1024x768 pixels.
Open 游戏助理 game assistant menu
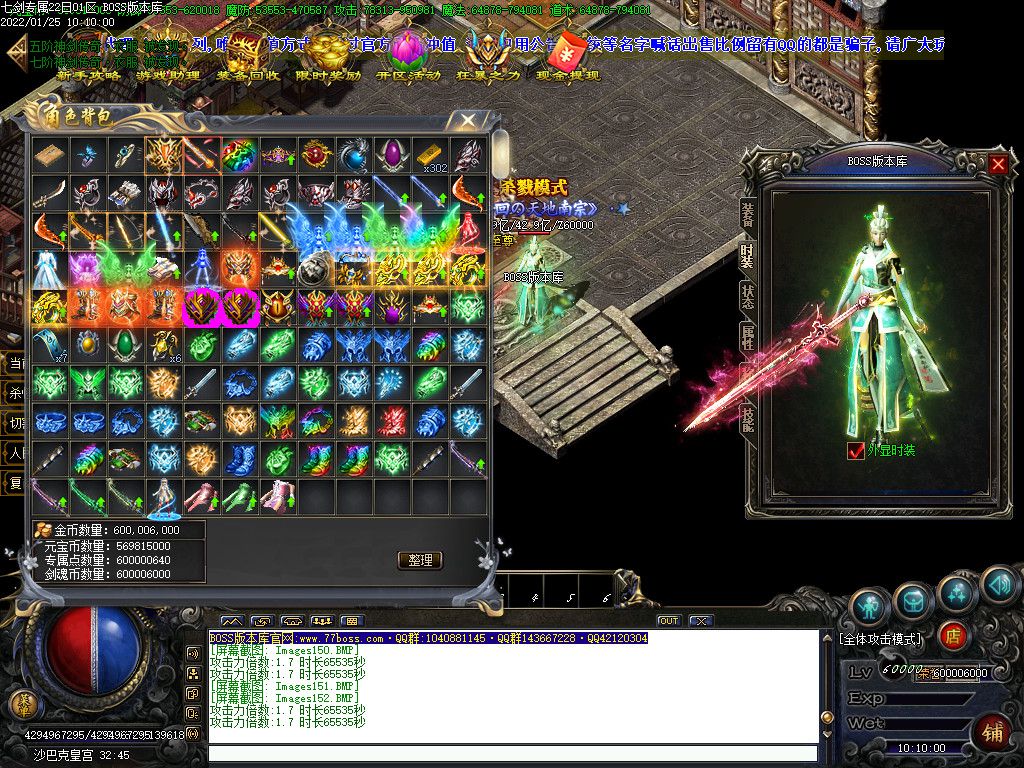pyautogui.click(x=168, y=74)
